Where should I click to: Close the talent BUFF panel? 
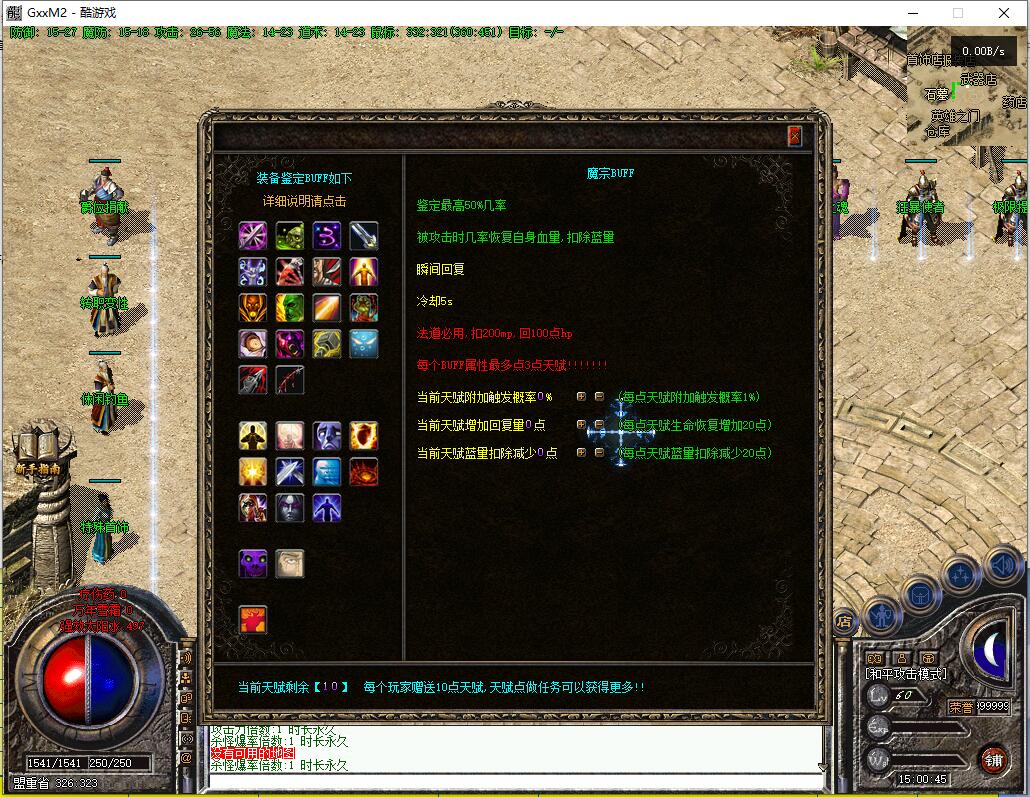[x=795, y=137]
